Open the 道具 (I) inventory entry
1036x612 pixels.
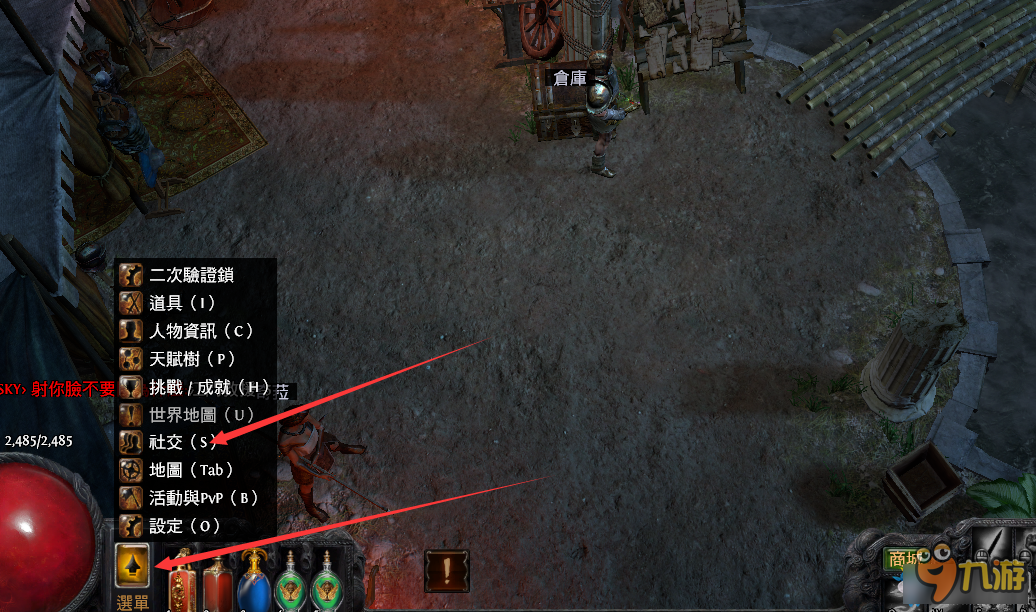pos(181,302)
